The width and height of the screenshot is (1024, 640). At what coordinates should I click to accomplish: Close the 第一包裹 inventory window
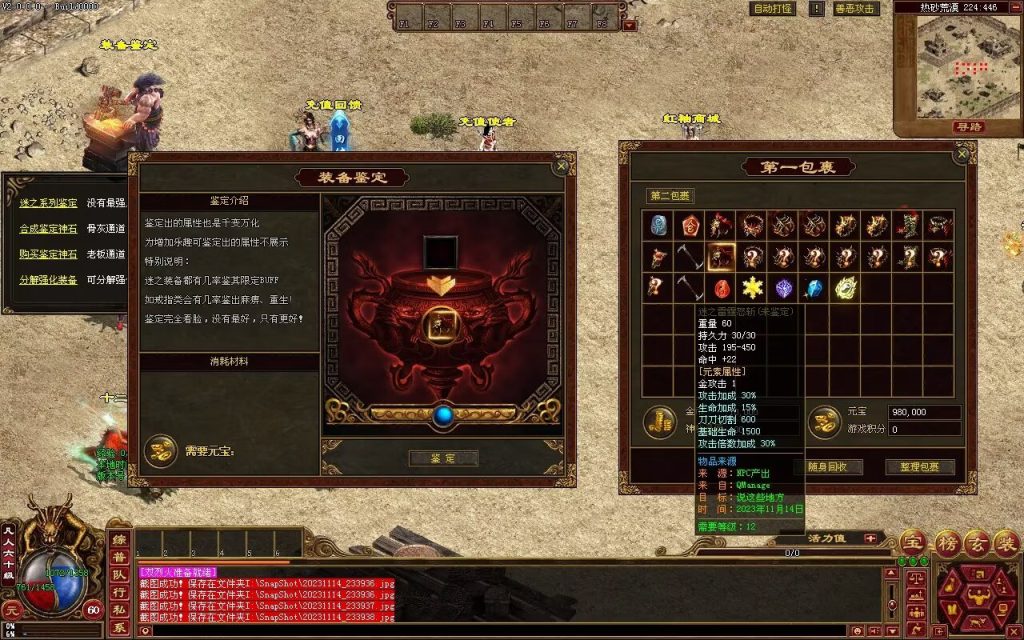pyautogui.click(x=962, y=155)
